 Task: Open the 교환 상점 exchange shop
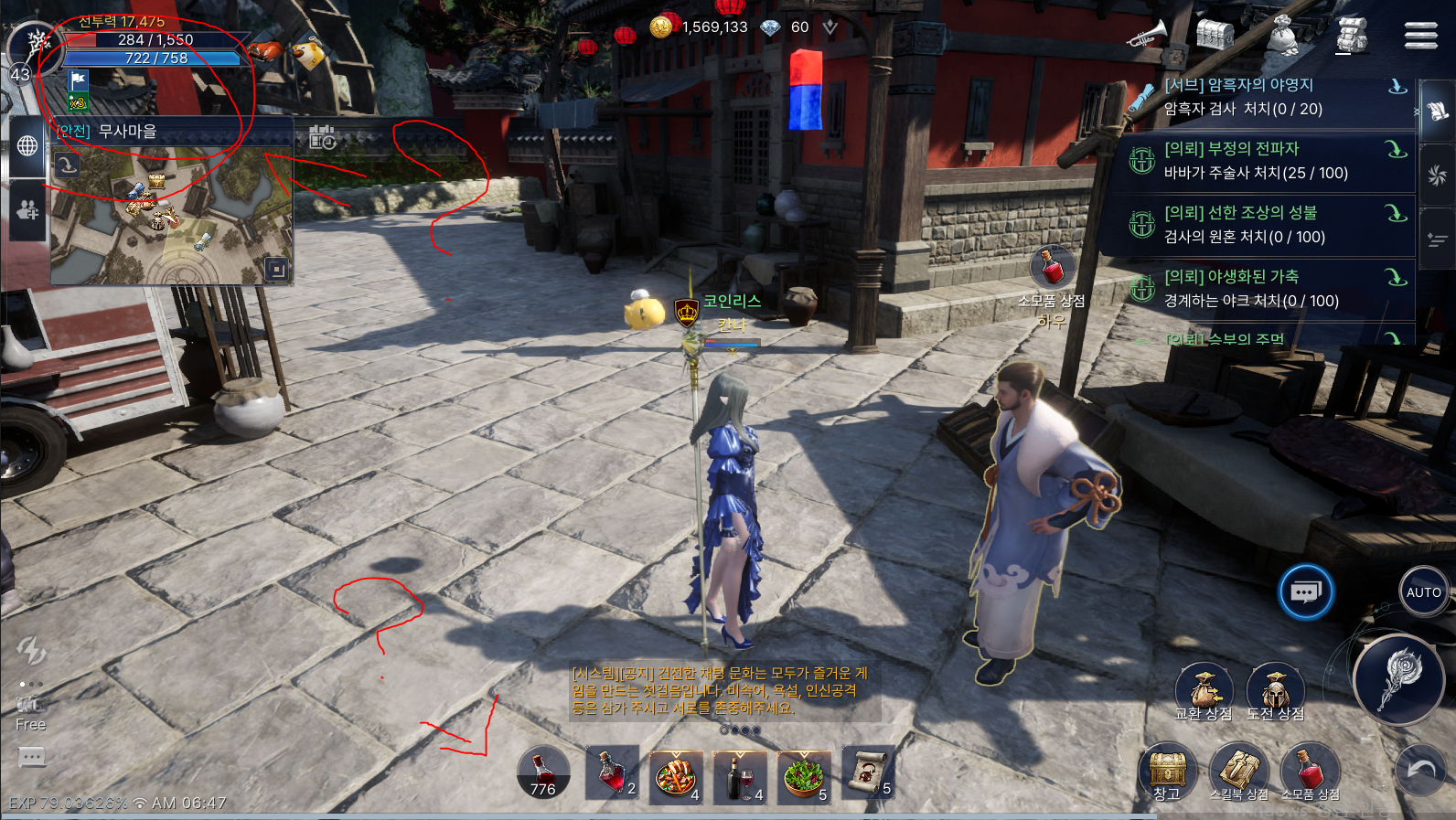pos(1204,692)
